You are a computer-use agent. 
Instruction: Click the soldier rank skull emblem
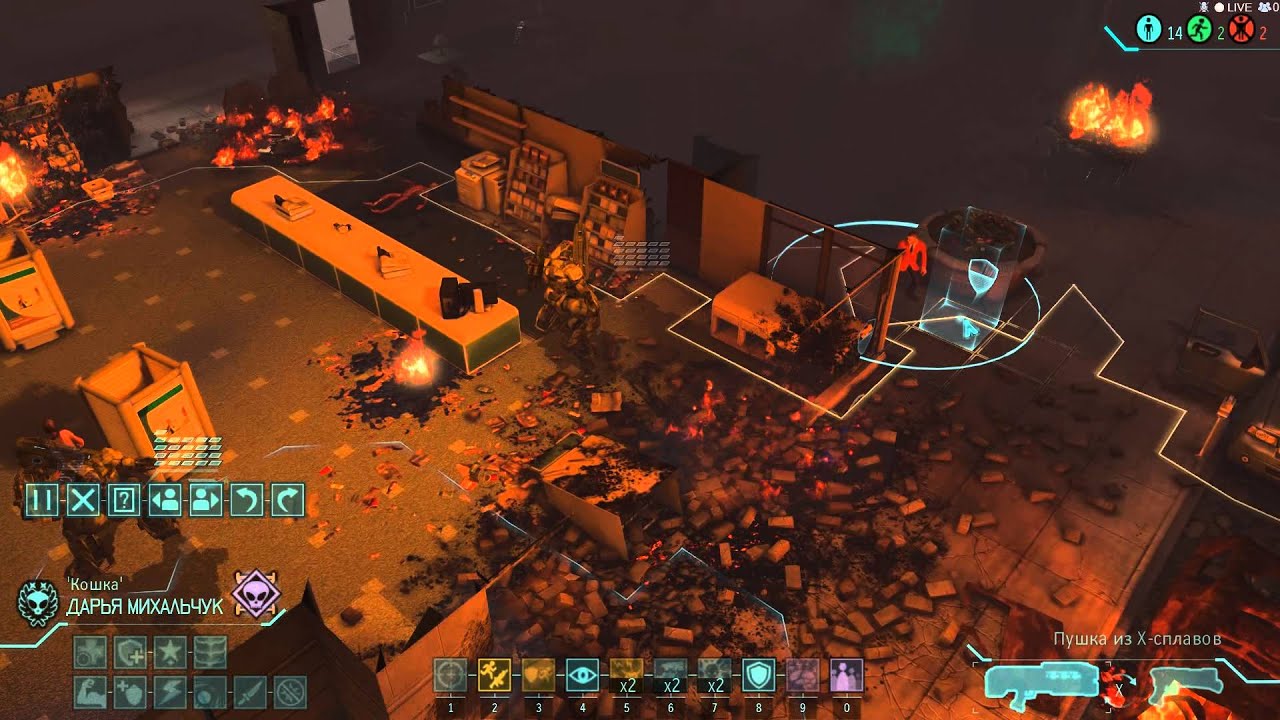38,602
